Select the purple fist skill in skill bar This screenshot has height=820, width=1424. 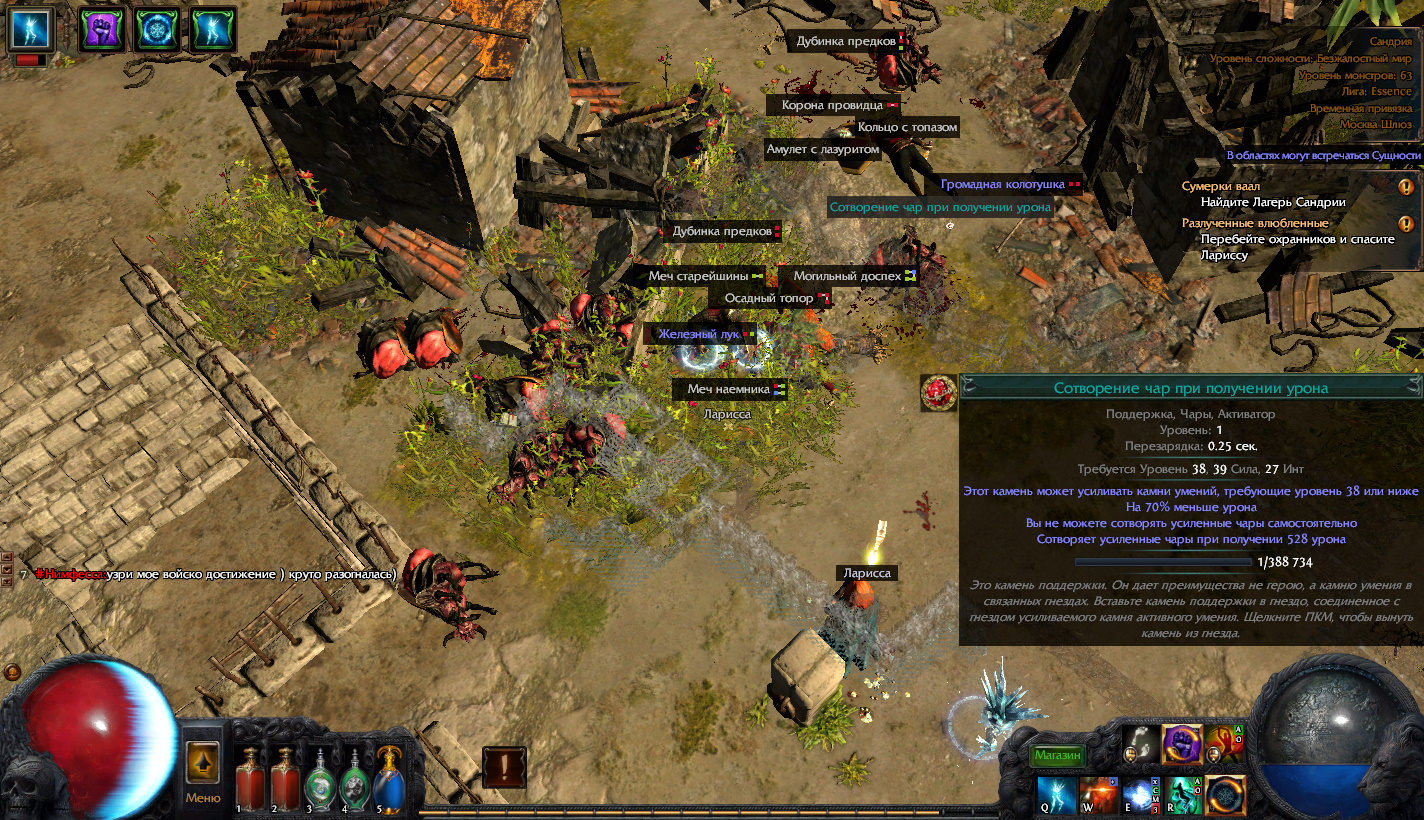pyautogui.click(x=1182, y=744)
